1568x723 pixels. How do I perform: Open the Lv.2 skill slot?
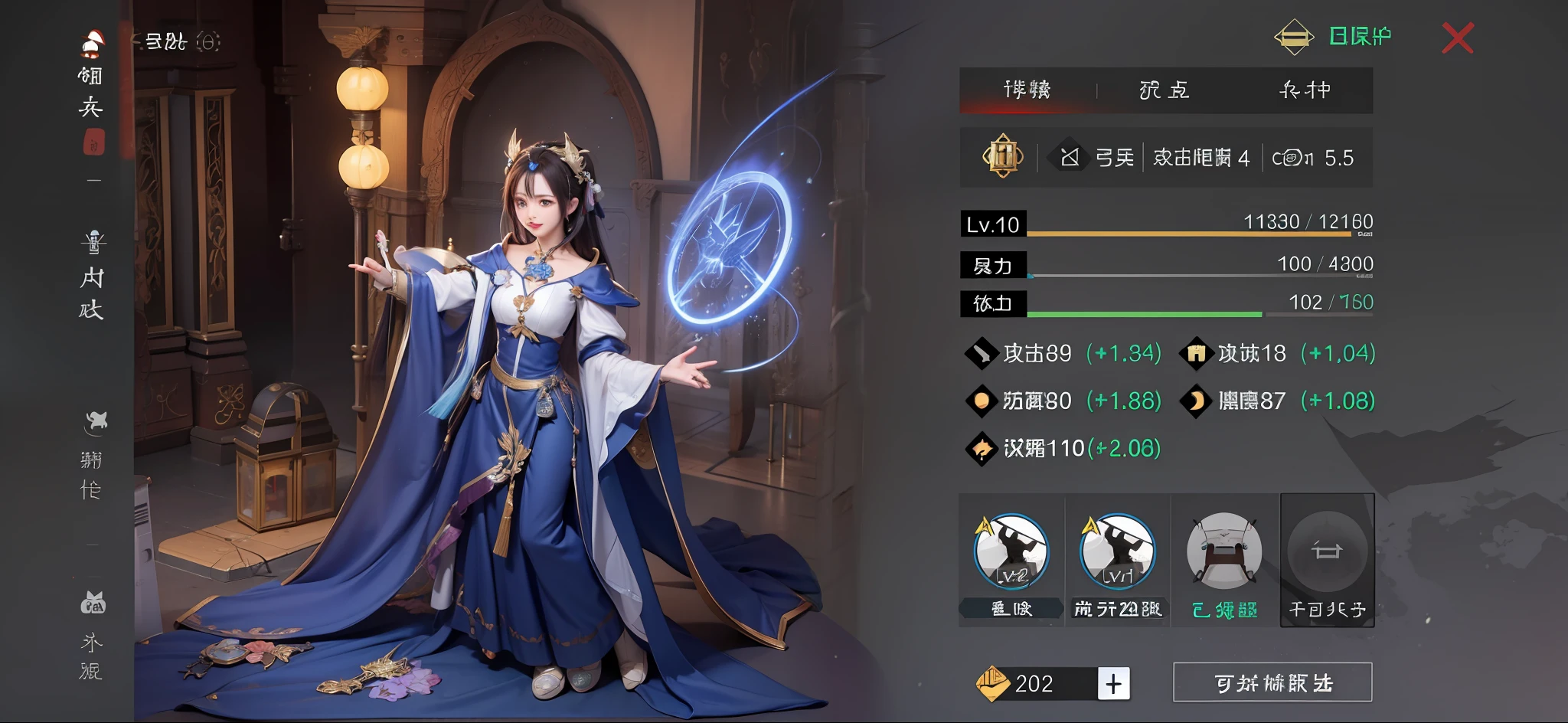point(1011,552)
